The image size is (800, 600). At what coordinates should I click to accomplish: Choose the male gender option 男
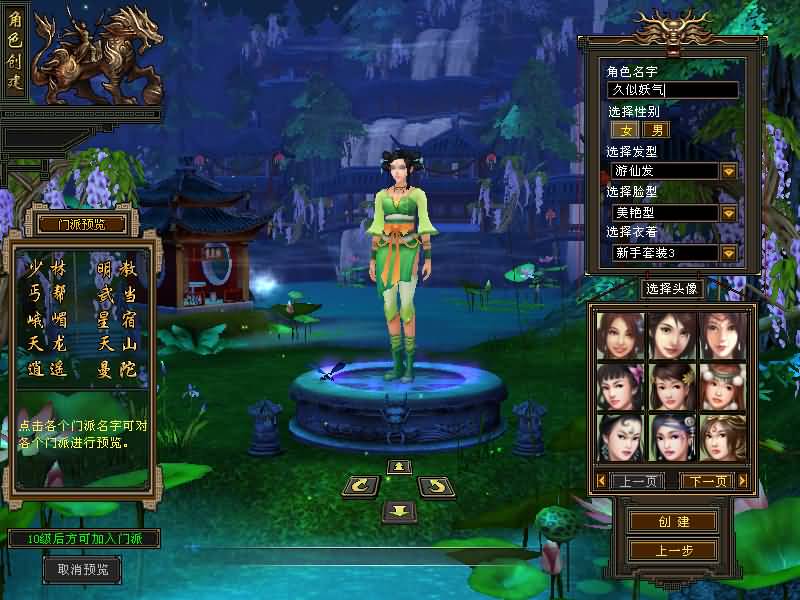[x=656, y=130]
